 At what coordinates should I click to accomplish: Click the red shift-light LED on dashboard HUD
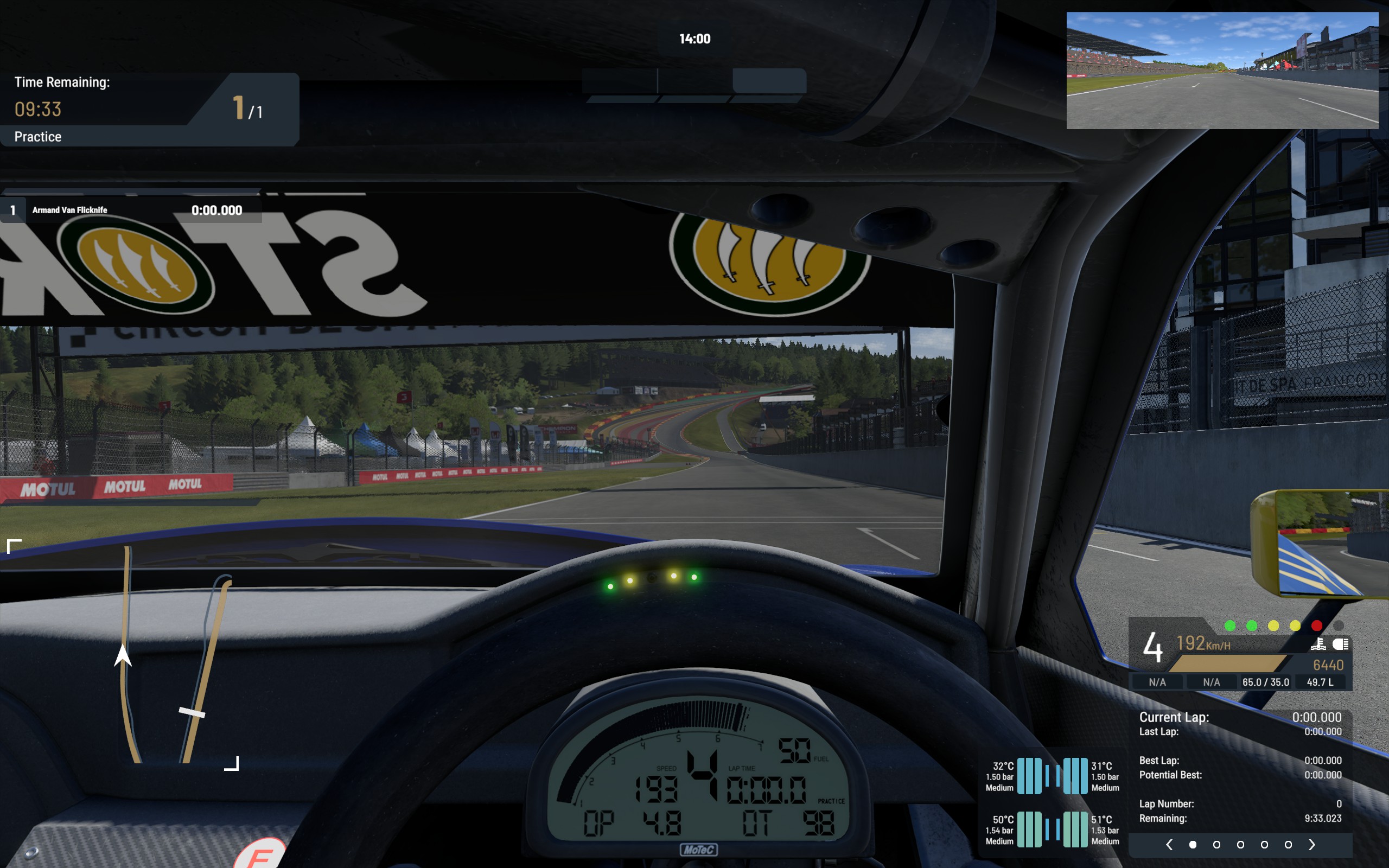[x=1317, y=626]
